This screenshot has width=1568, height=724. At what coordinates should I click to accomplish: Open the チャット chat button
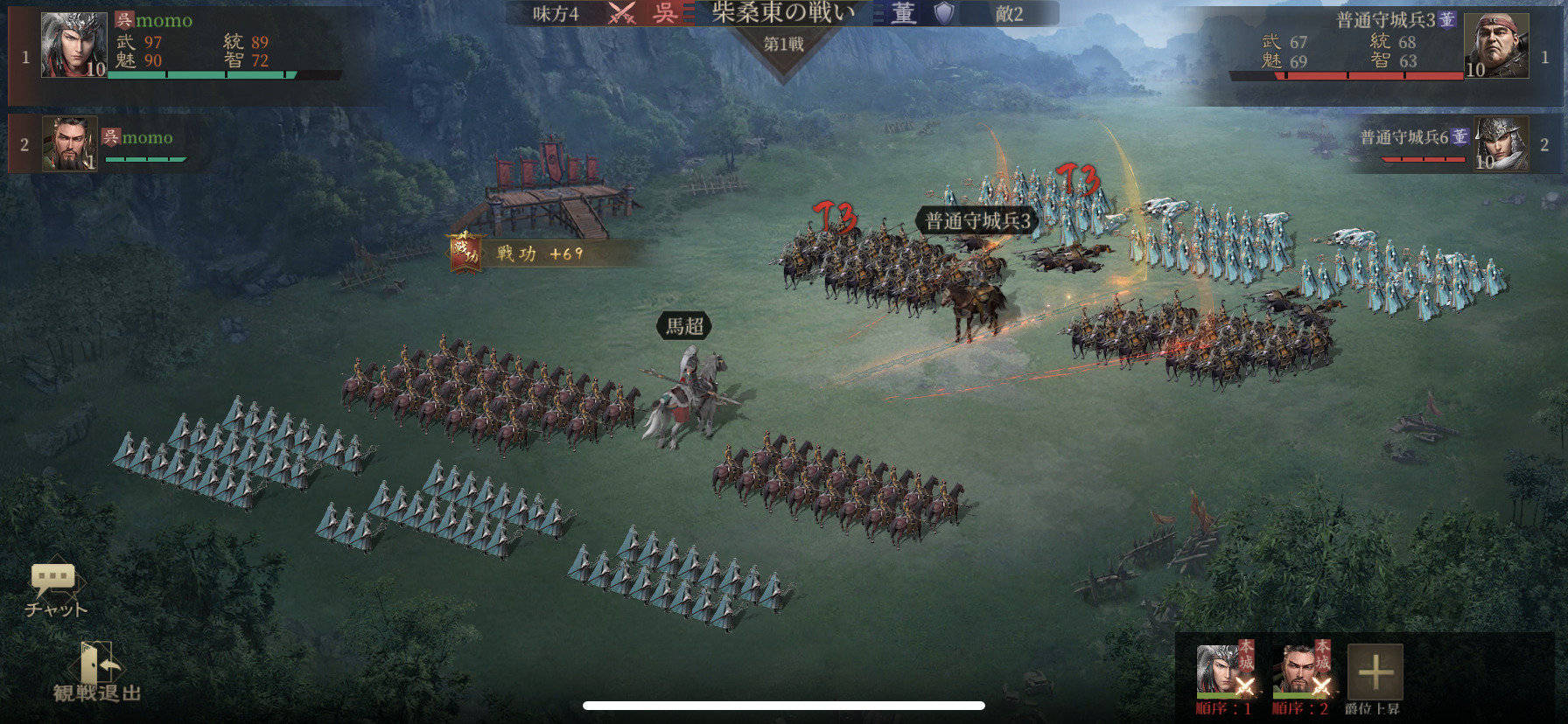pos(54,588)
